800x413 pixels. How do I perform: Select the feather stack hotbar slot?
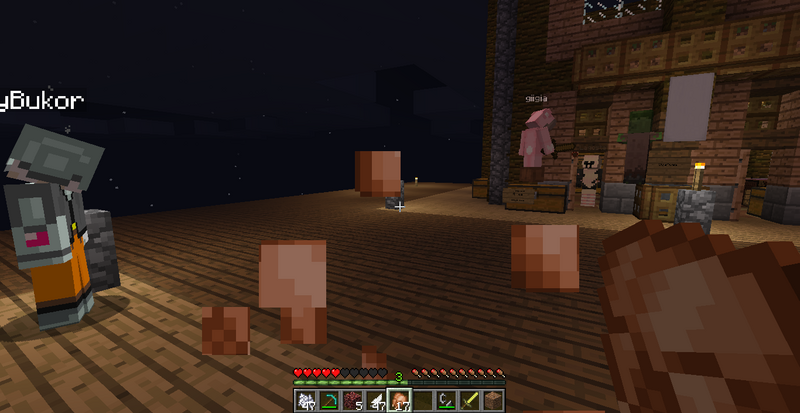tap(376, 401)
